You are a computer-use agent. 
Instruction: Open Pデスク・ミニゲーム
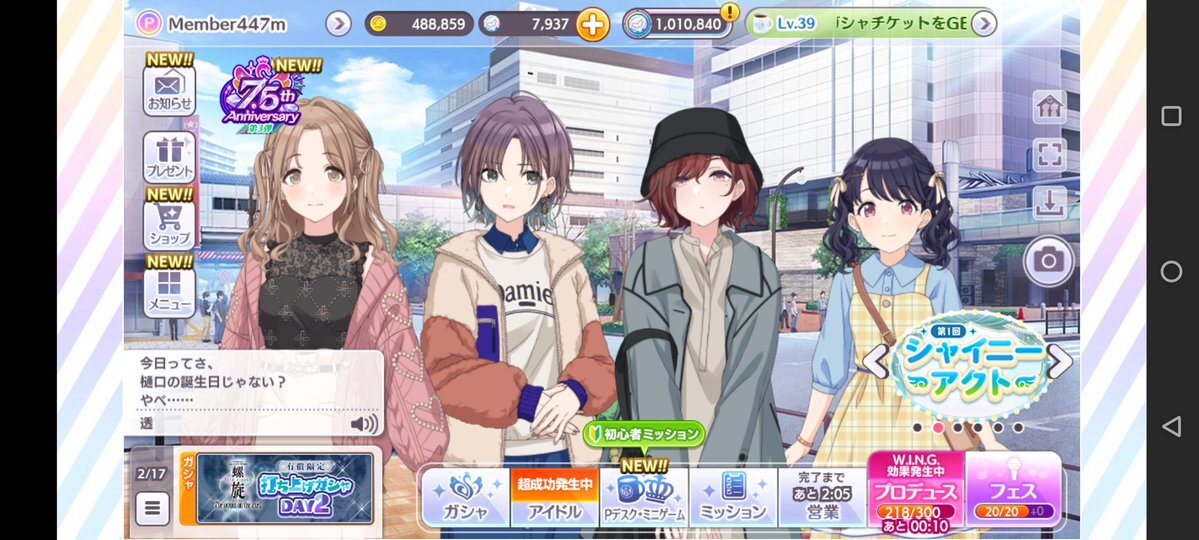(643, 497)
